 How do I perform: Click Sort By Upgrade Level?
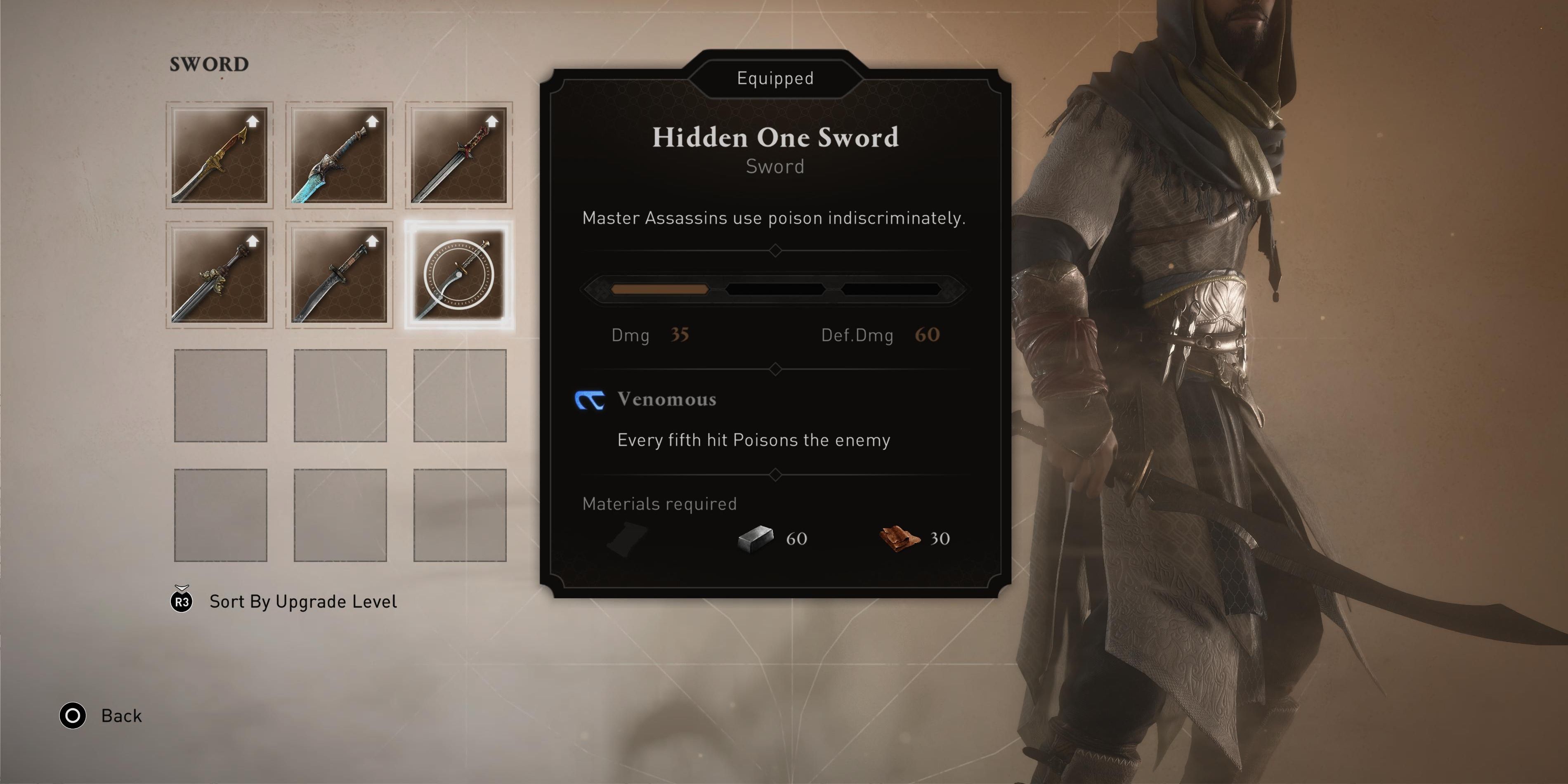click(302, 601)
